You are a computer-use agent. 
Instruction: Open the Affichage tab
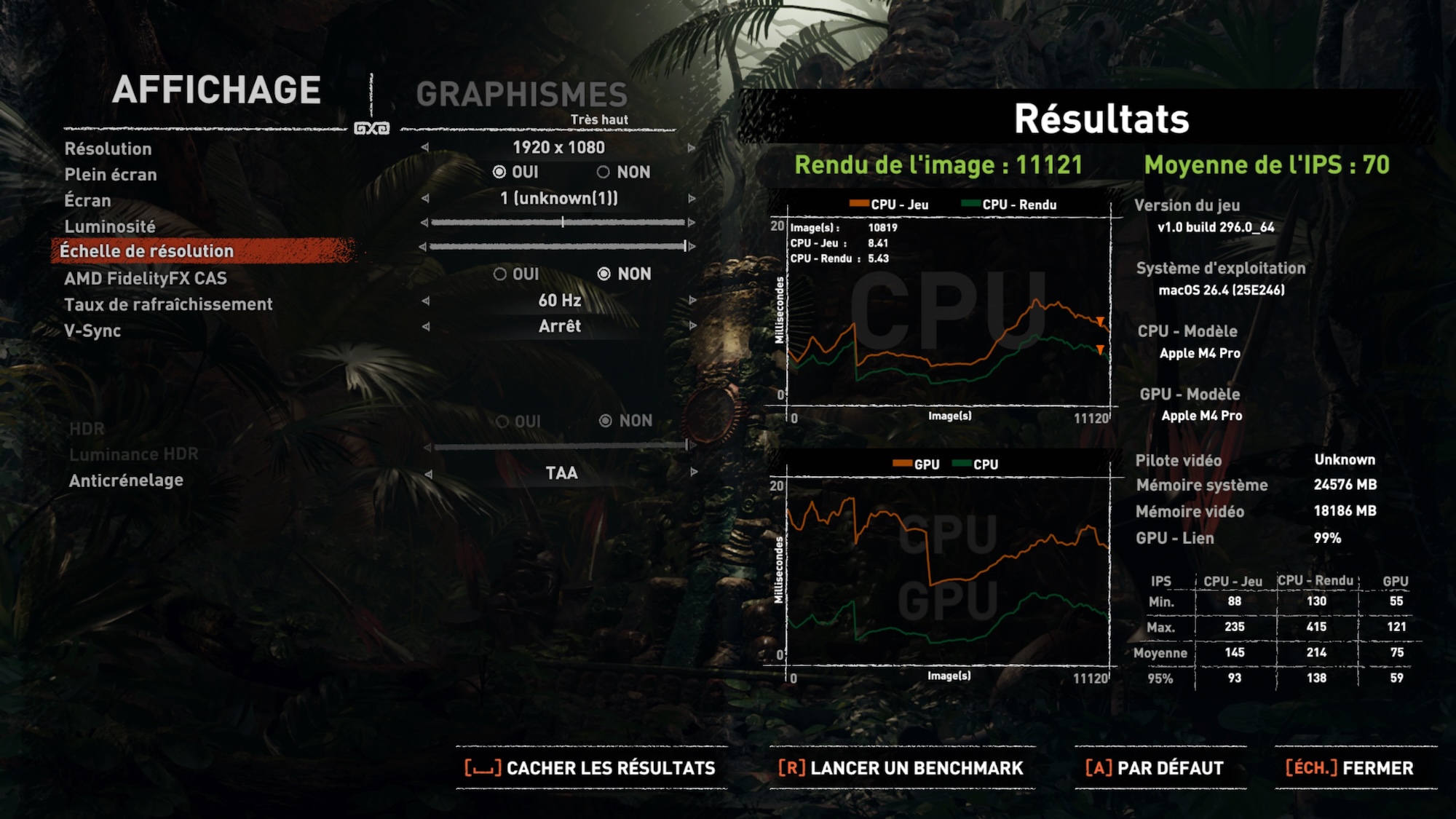coord(216,90)
